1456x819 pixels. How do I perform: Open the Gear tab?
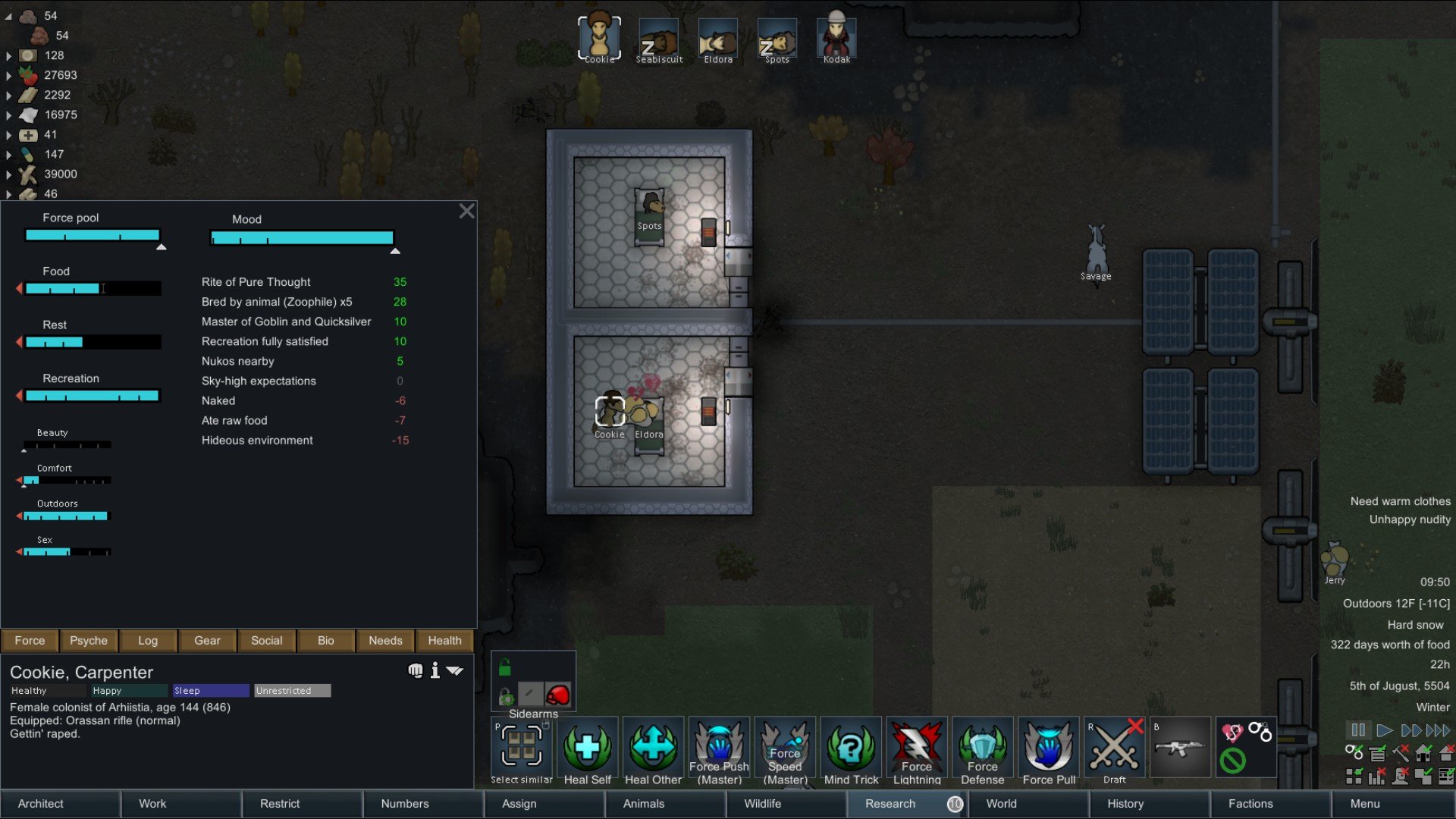click(x=207, y=641)
